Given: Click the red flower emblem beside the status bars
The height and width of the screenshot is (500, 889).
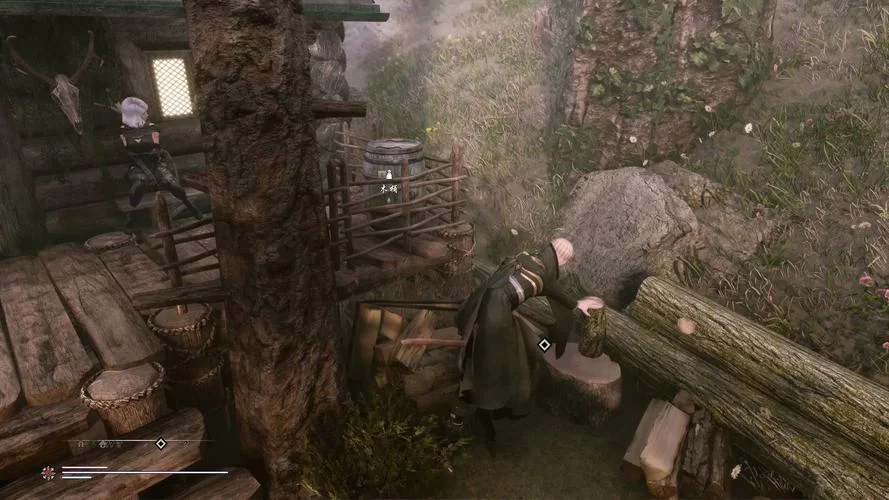Looking at the screenshot, I should click(48, 472).
